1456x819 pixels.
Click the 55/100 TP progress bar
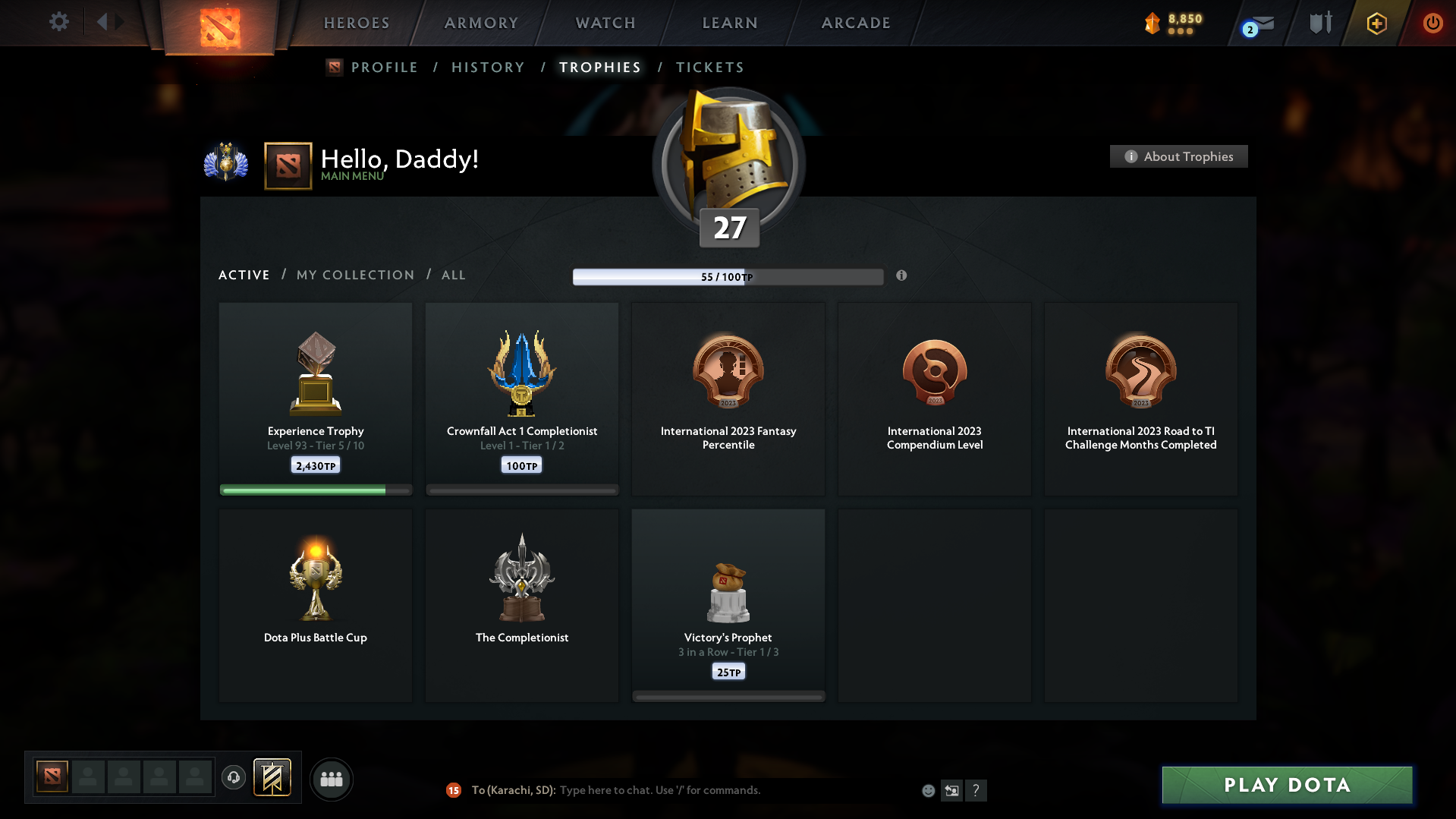(x=728, y=276)
